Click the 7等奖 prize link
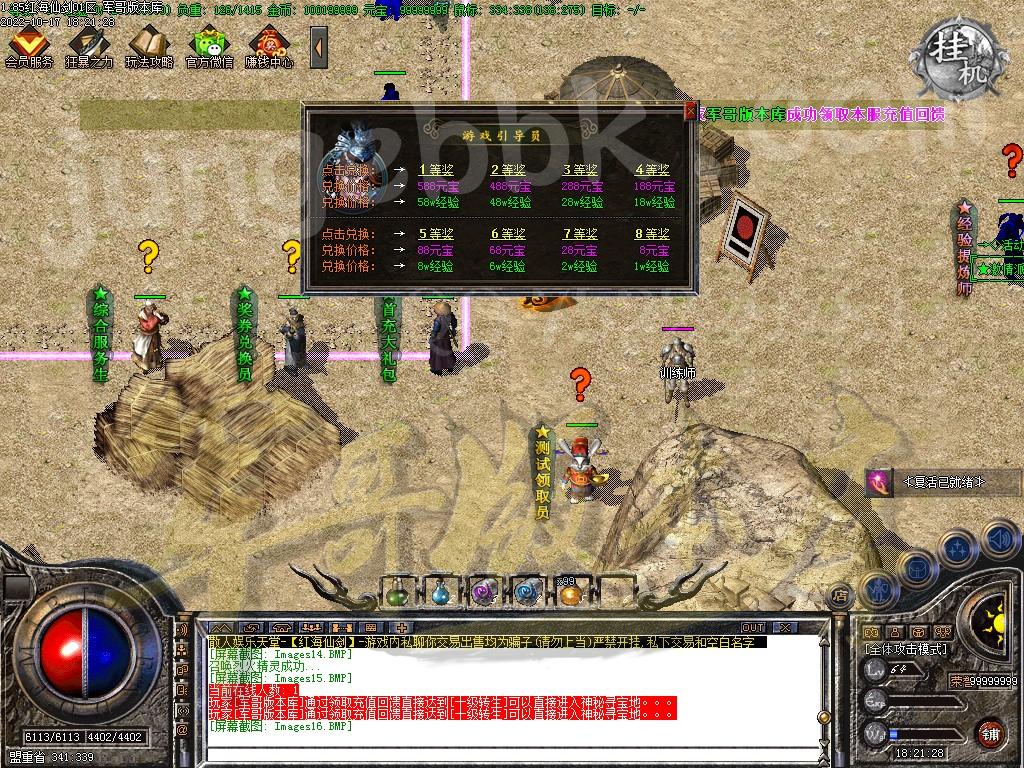 tap(579, 234)
